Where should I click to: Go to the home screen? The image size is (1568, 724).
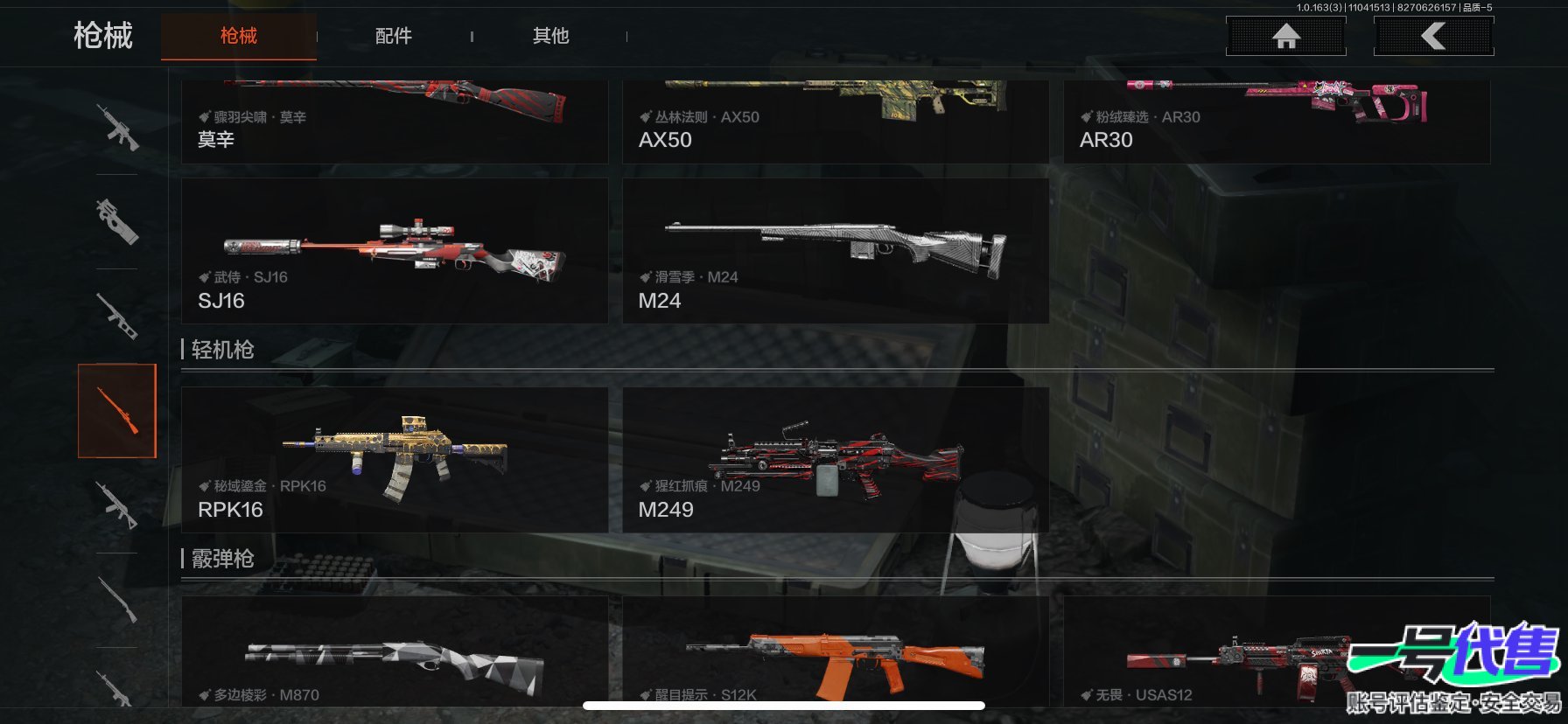(1285, 36)
